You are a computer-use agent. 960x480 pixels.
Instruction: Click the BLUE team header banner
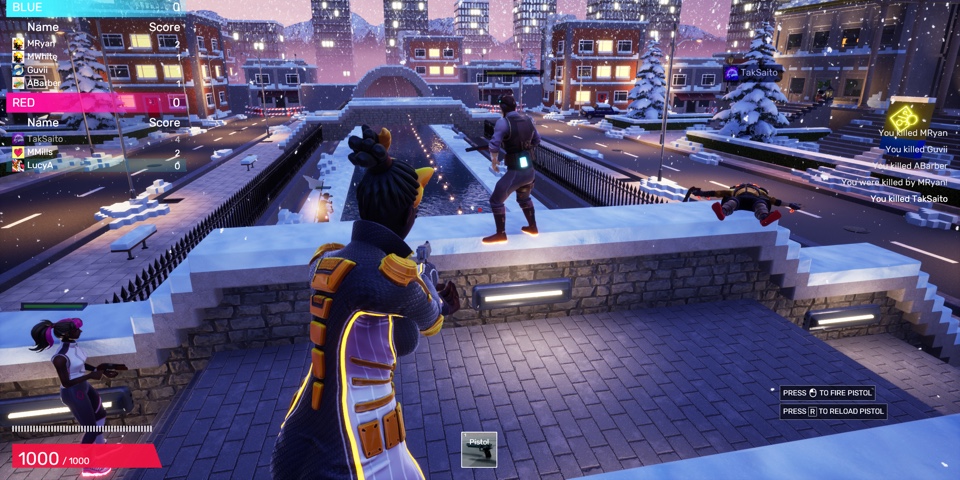92,7
